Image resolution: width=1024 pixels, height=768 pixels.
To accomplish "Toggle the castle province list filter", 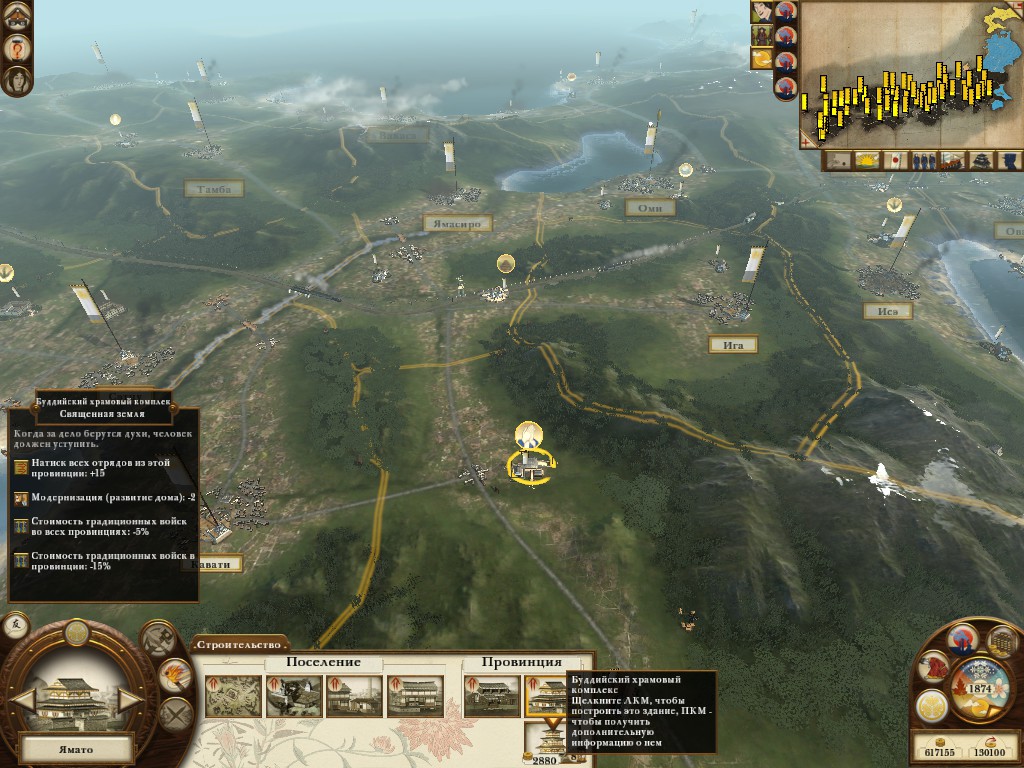I will coord(982,160).
